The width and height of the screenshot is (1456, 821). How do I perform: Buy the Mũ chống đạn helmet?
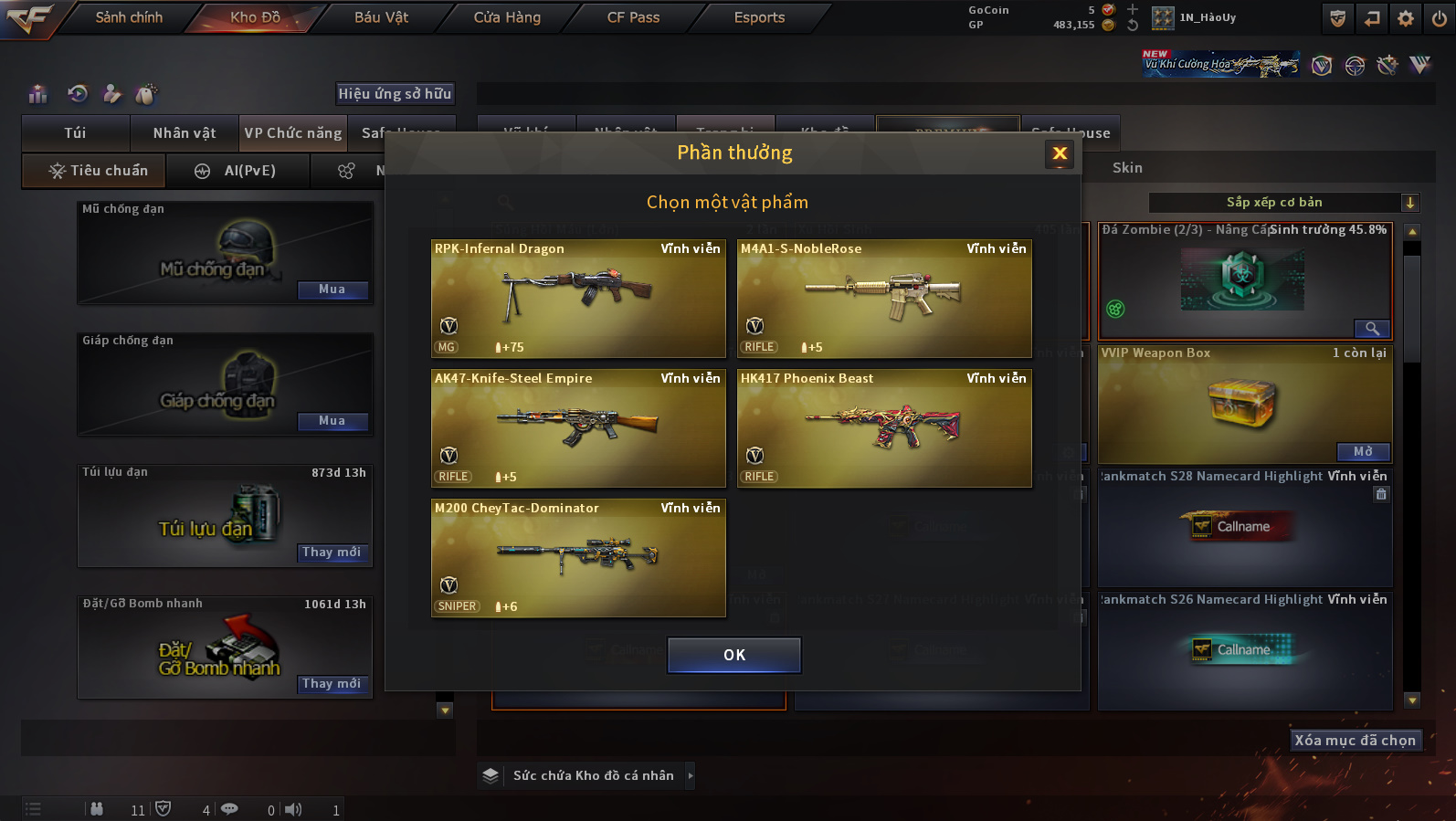tap(332, 289)
